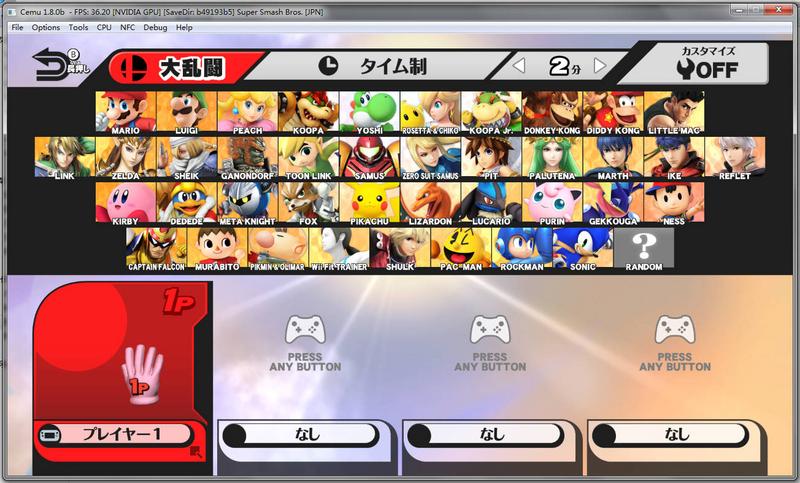This screenshot has height=483, width=800.
Task: Choose Donkey Kong's portrait
Action: coord(552,112)
